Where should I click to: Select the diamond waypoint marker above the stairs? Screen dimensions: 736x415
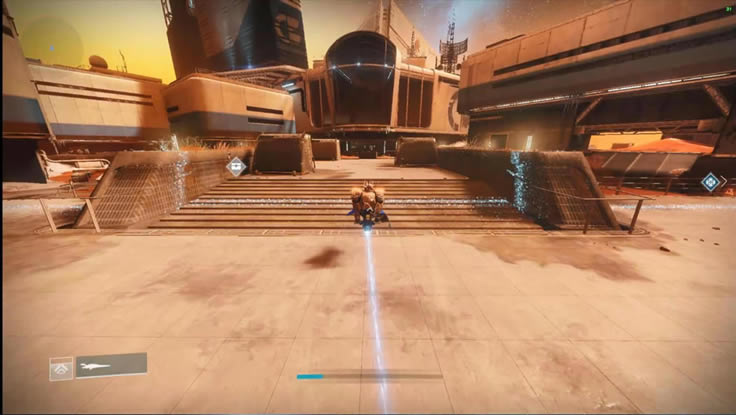tap(236, 166)
